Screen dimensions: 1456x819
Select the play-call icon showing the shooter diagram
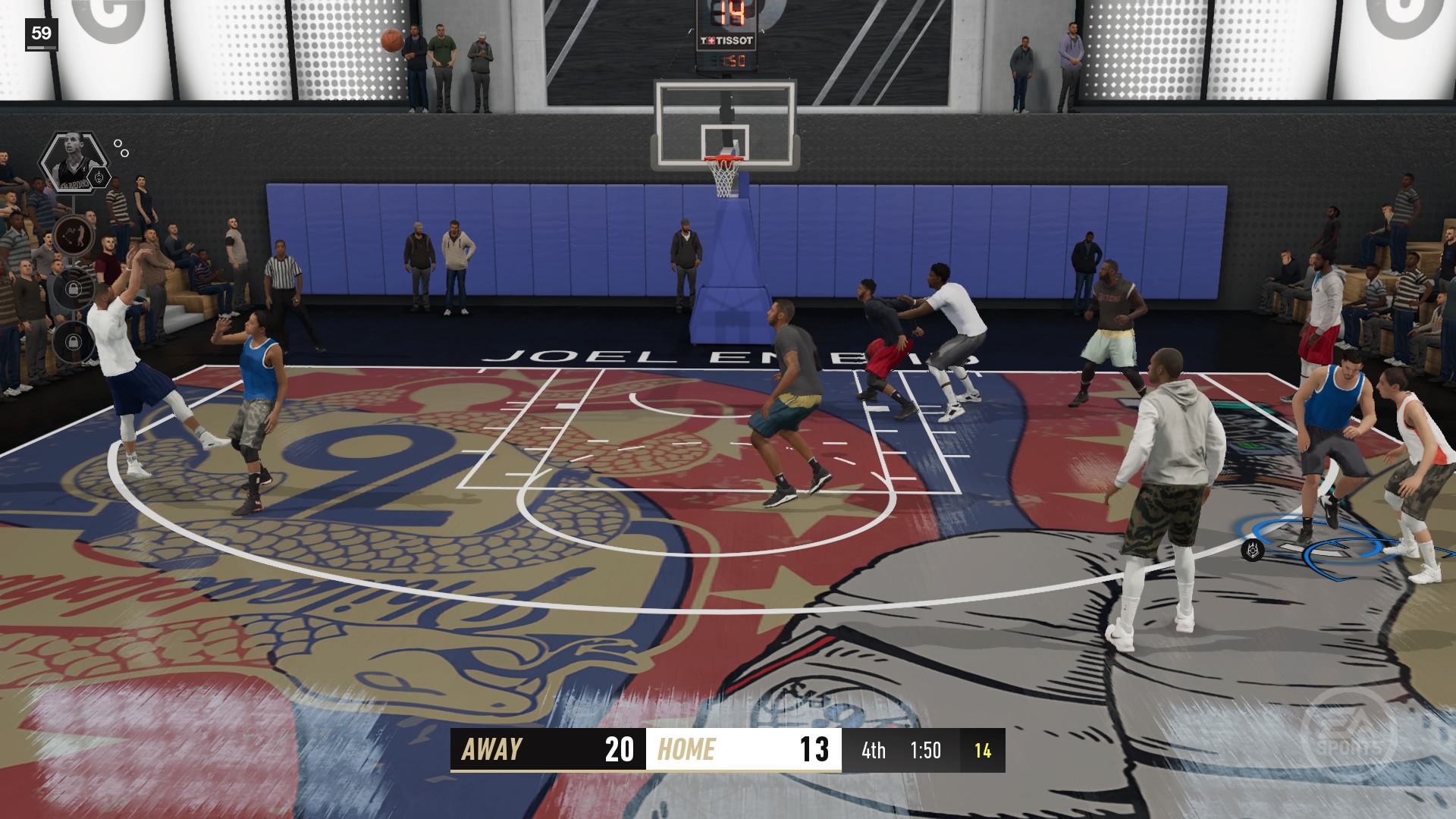(74, 237)
